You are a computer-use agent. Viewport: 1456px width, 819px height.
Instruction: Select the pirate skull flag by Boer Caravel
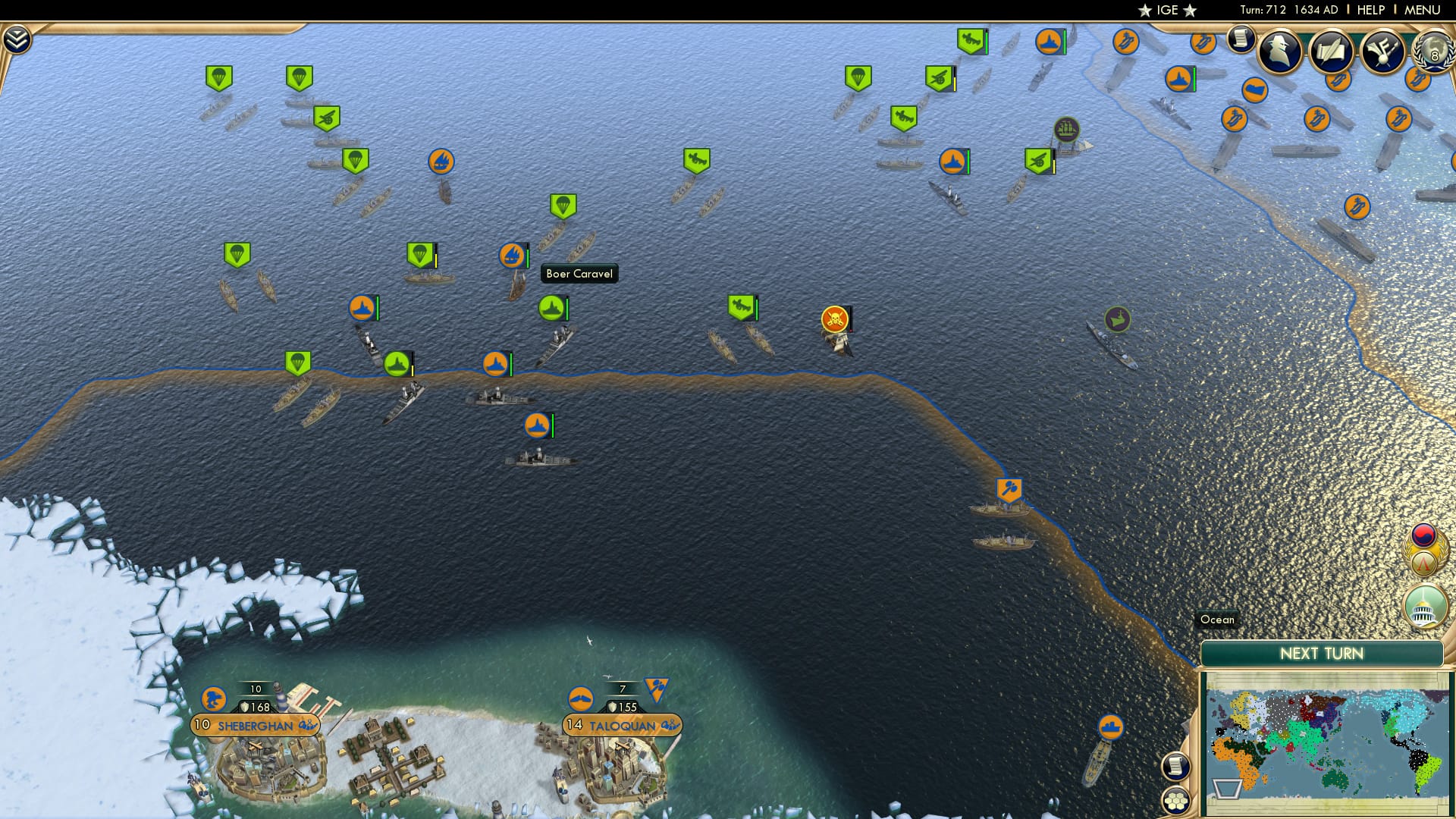[x=833, y=318]
